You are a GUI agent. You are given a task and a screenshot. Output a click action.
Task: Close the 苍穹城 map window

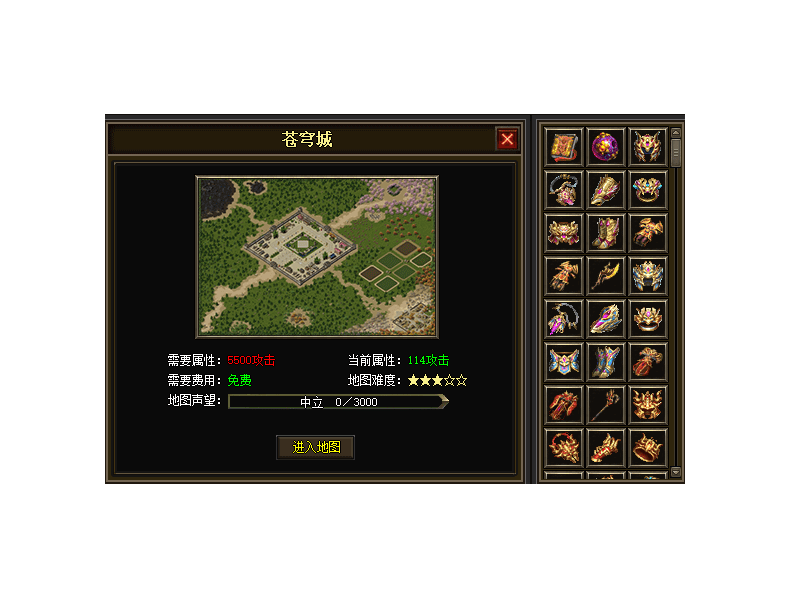click(x=507, y=139)
